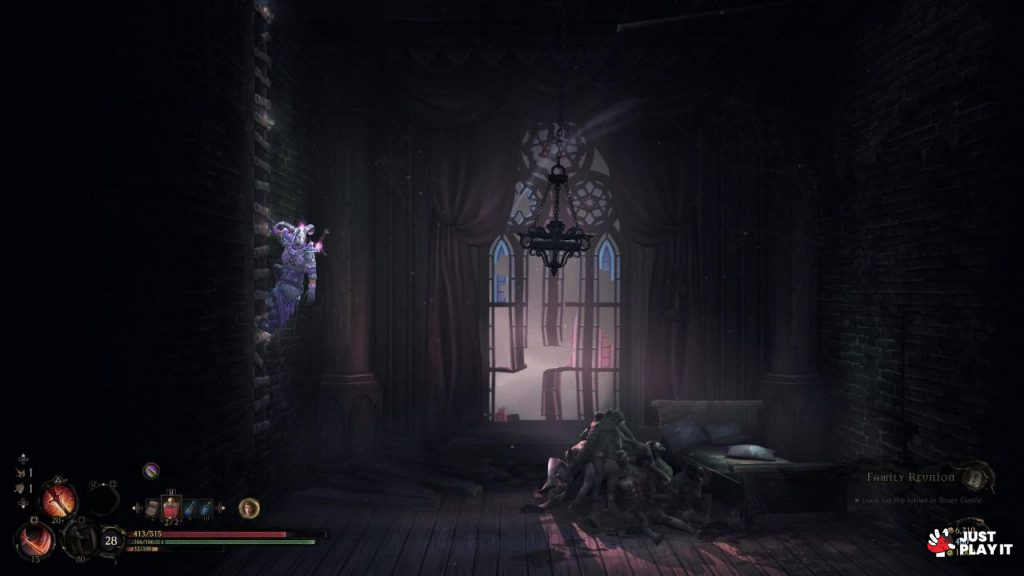This screenshot has height=576, width=1024.
Task: Select the dark figure skill slot
Action: pos(78,540)
